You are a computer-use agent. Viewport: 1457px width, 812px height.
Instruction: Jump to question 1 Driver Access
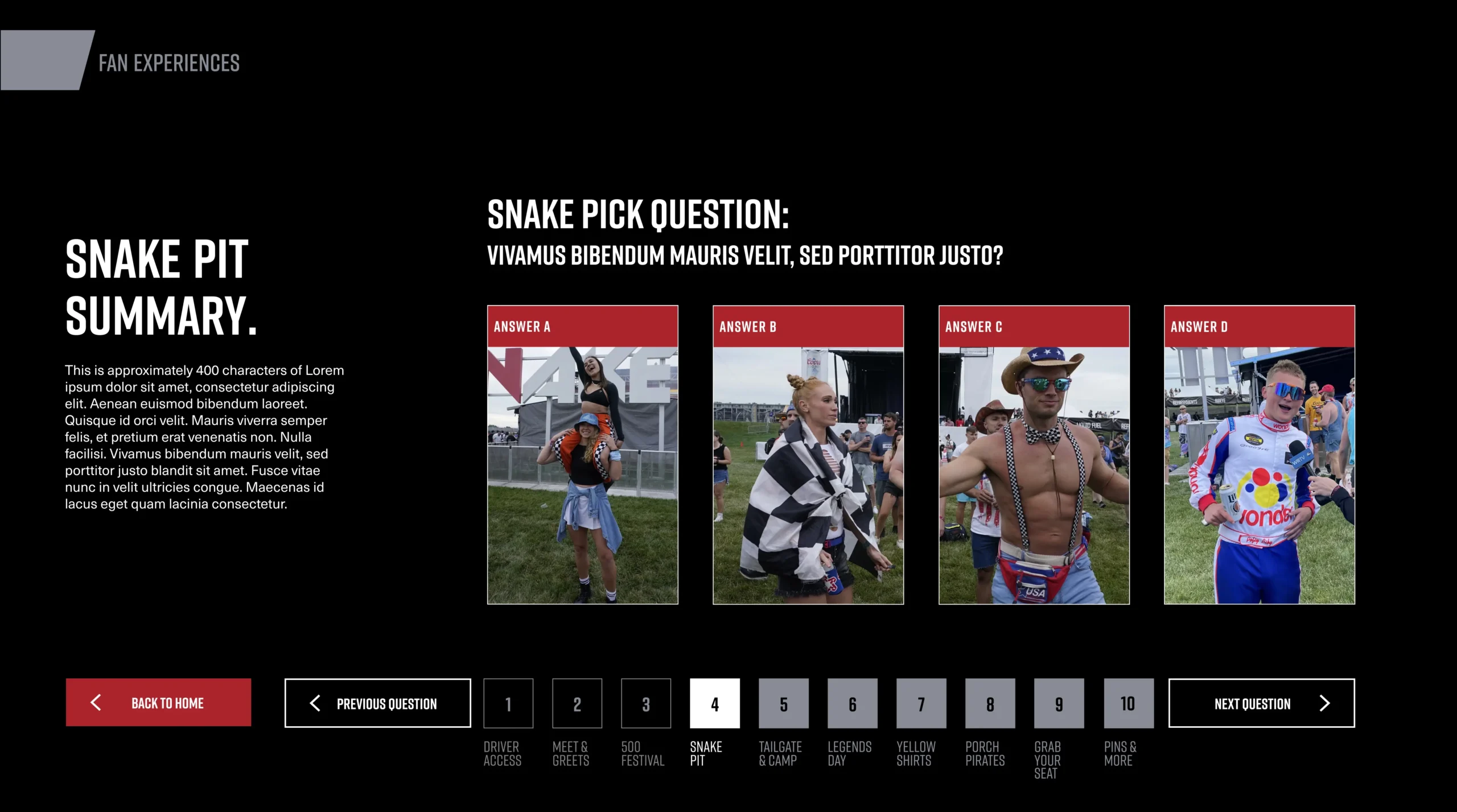point(508,703)
